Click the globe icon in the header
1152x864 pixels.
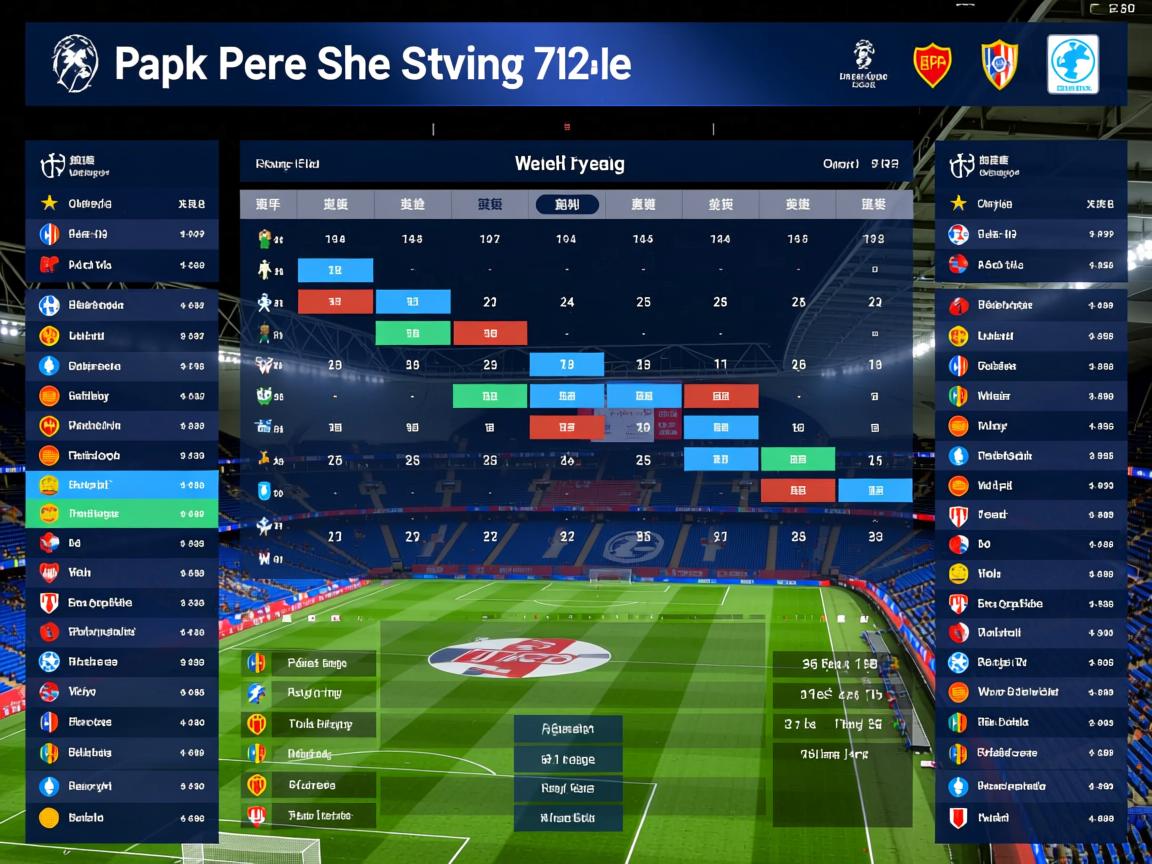(x=1072, y=64)
